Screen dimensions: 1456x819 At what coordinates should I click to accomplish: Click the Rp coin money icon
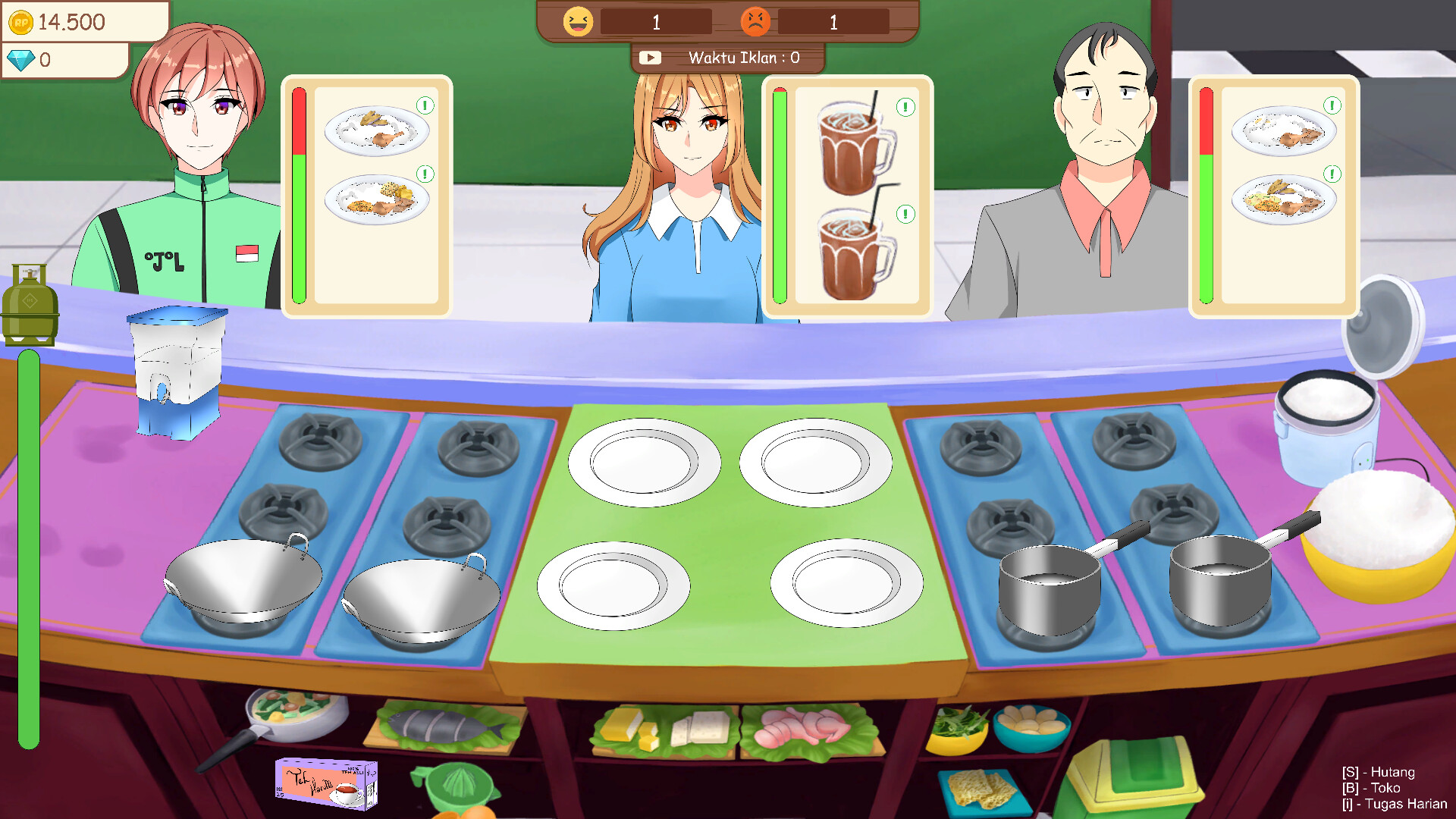22,22
